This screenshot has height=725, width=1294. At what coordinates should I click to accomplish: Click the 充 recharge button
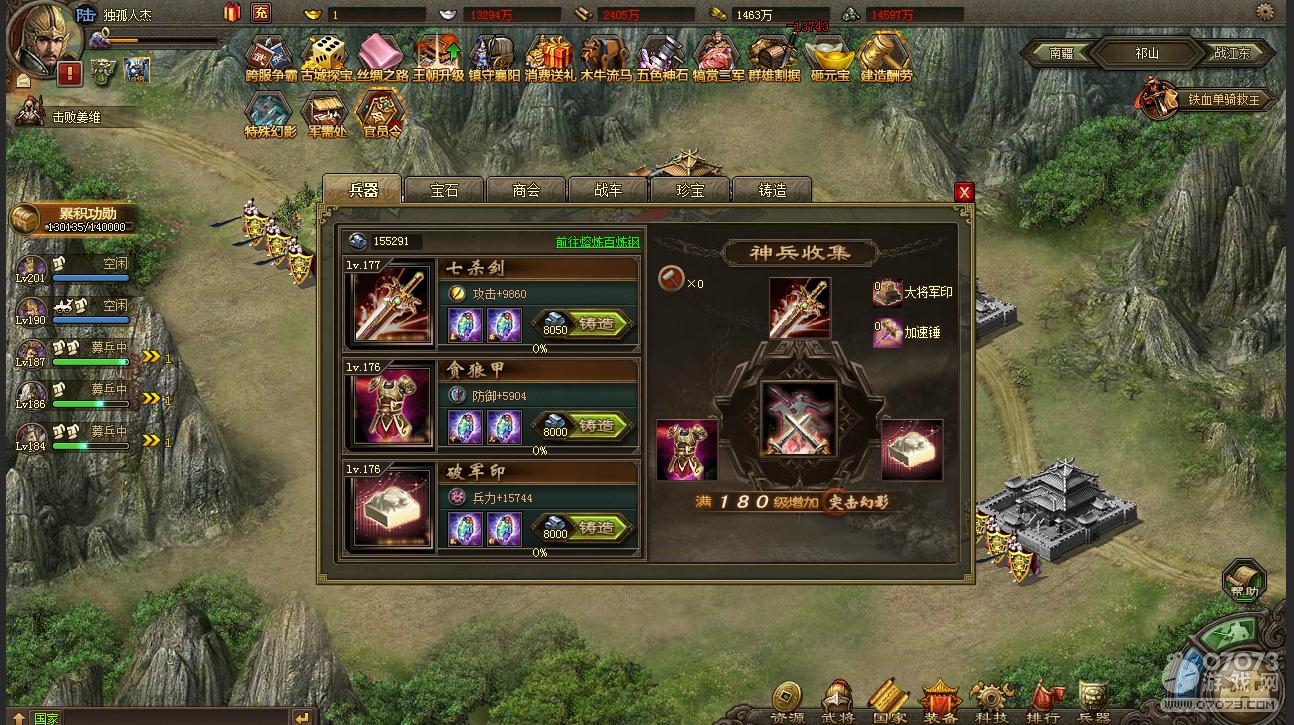click(x=261, y=13)
